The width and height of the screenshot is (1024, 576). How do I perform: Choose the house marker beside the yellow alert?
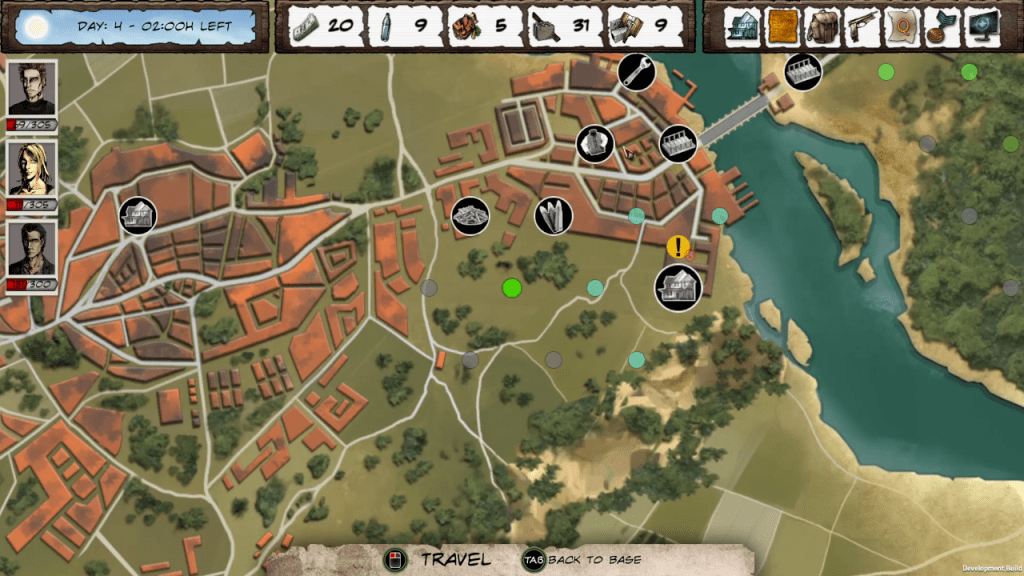pos(677,286)
